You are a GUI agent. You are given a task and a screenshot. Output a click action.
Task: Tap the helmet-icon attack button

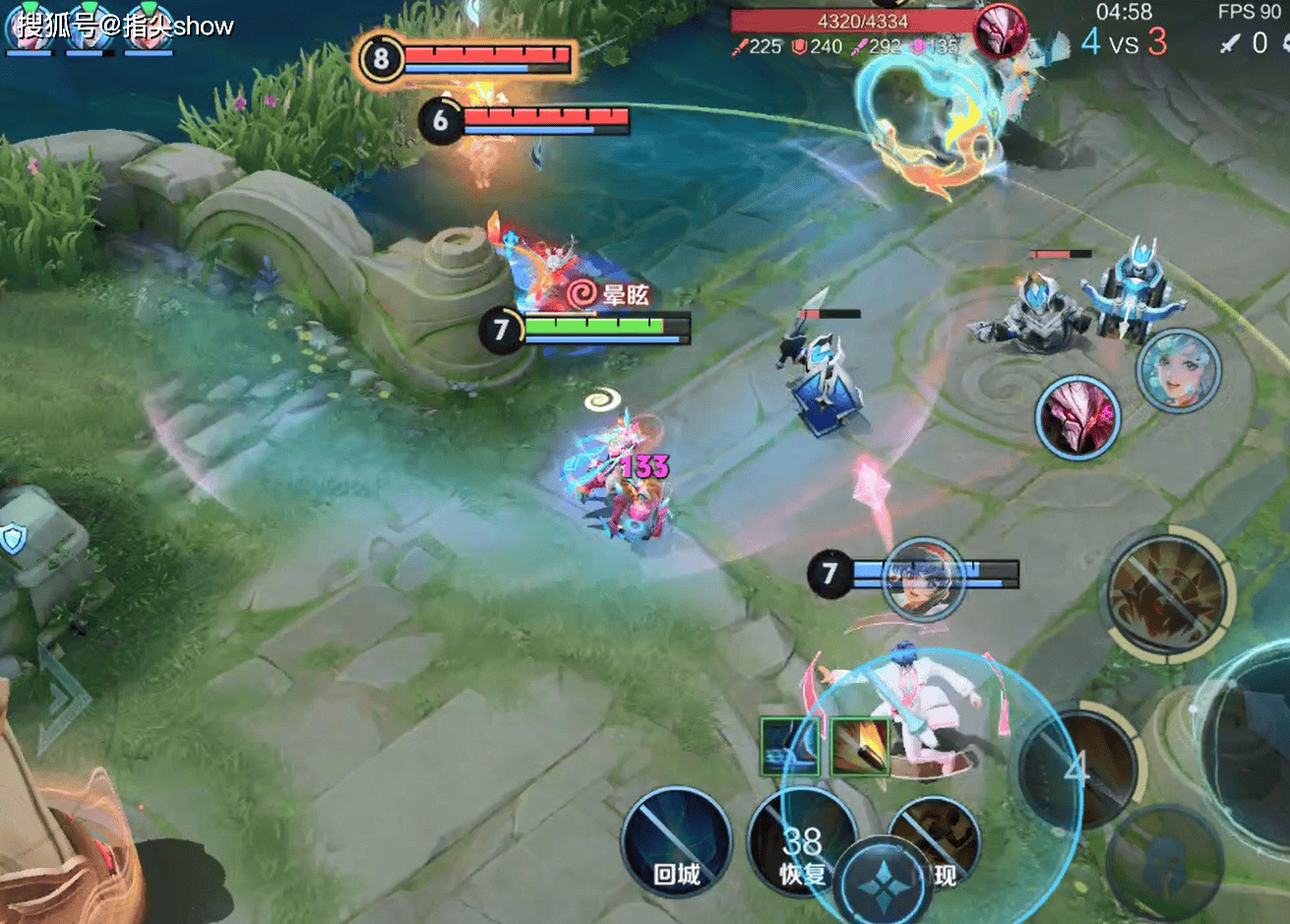(x=1164, y=863)
